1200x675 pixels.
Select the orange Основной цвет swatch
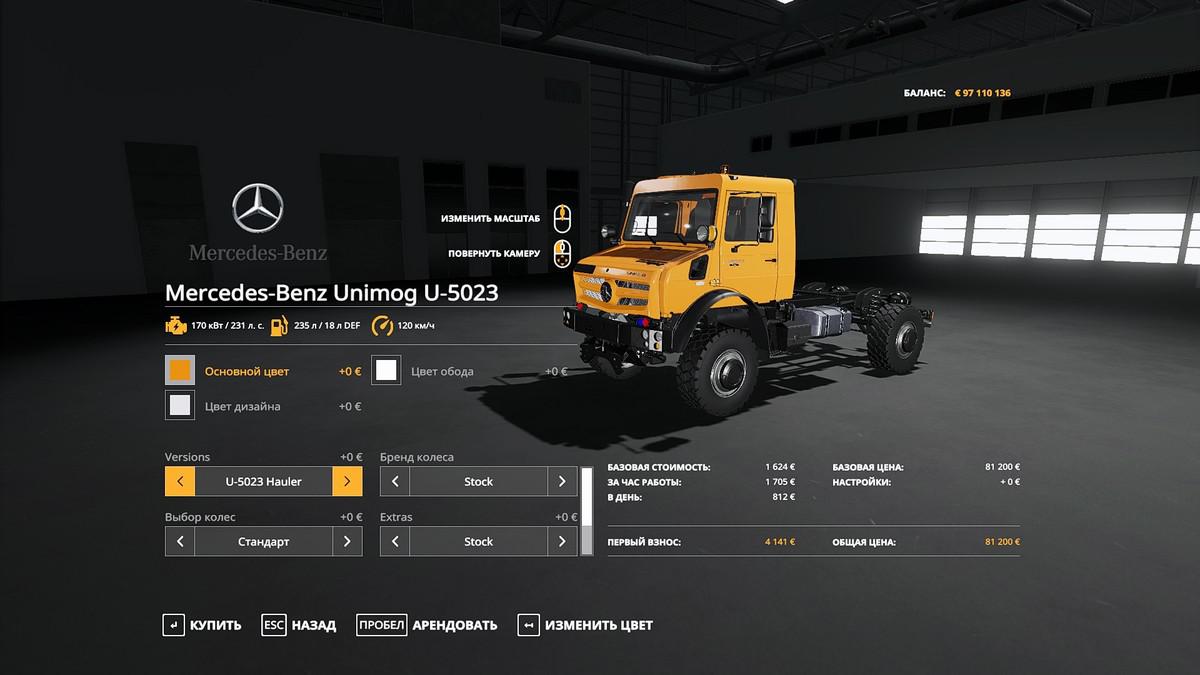click(x=180, y=371)
